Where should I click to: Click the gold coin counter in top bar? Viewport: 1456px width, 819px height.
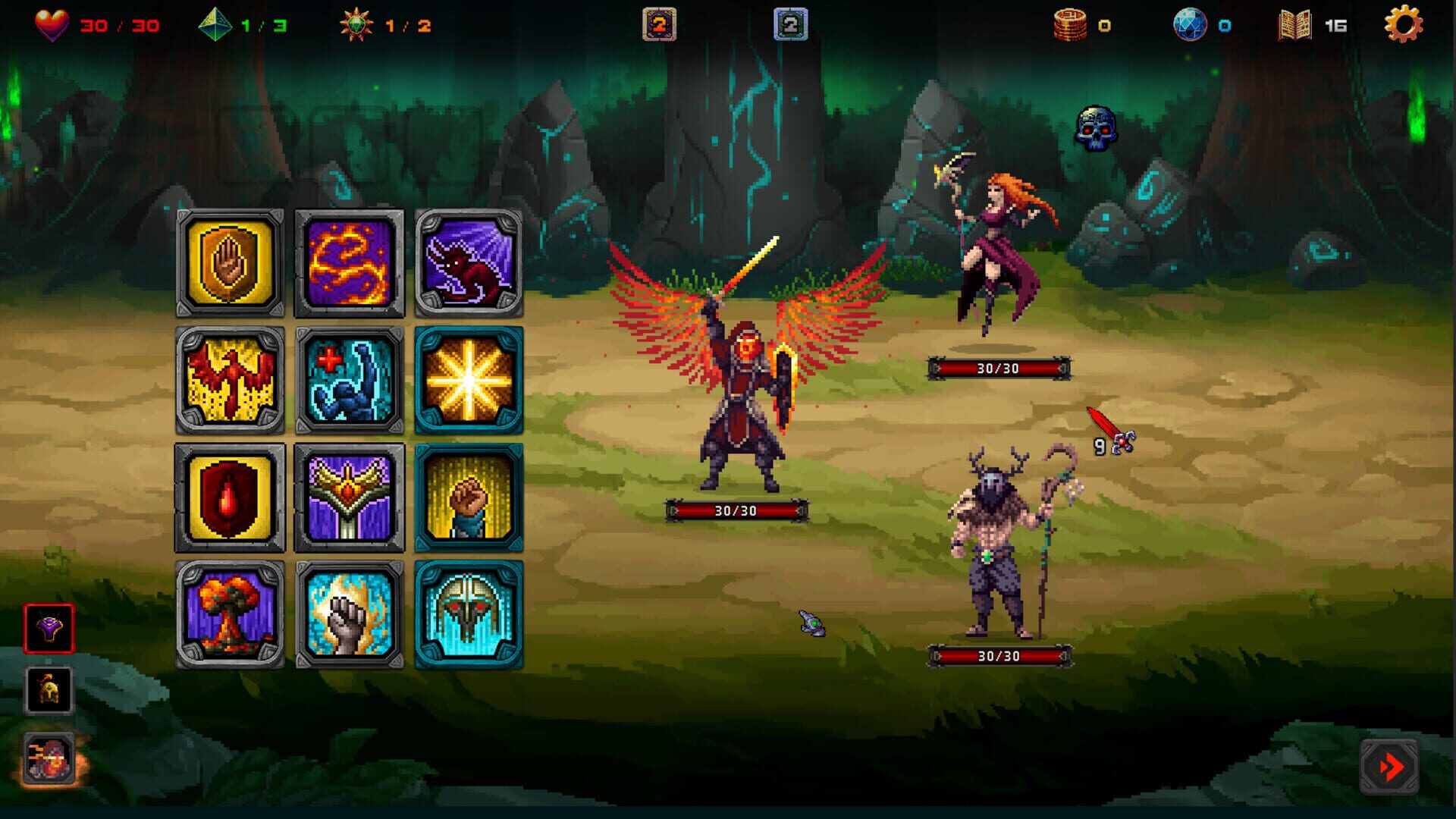[1077, 24]
